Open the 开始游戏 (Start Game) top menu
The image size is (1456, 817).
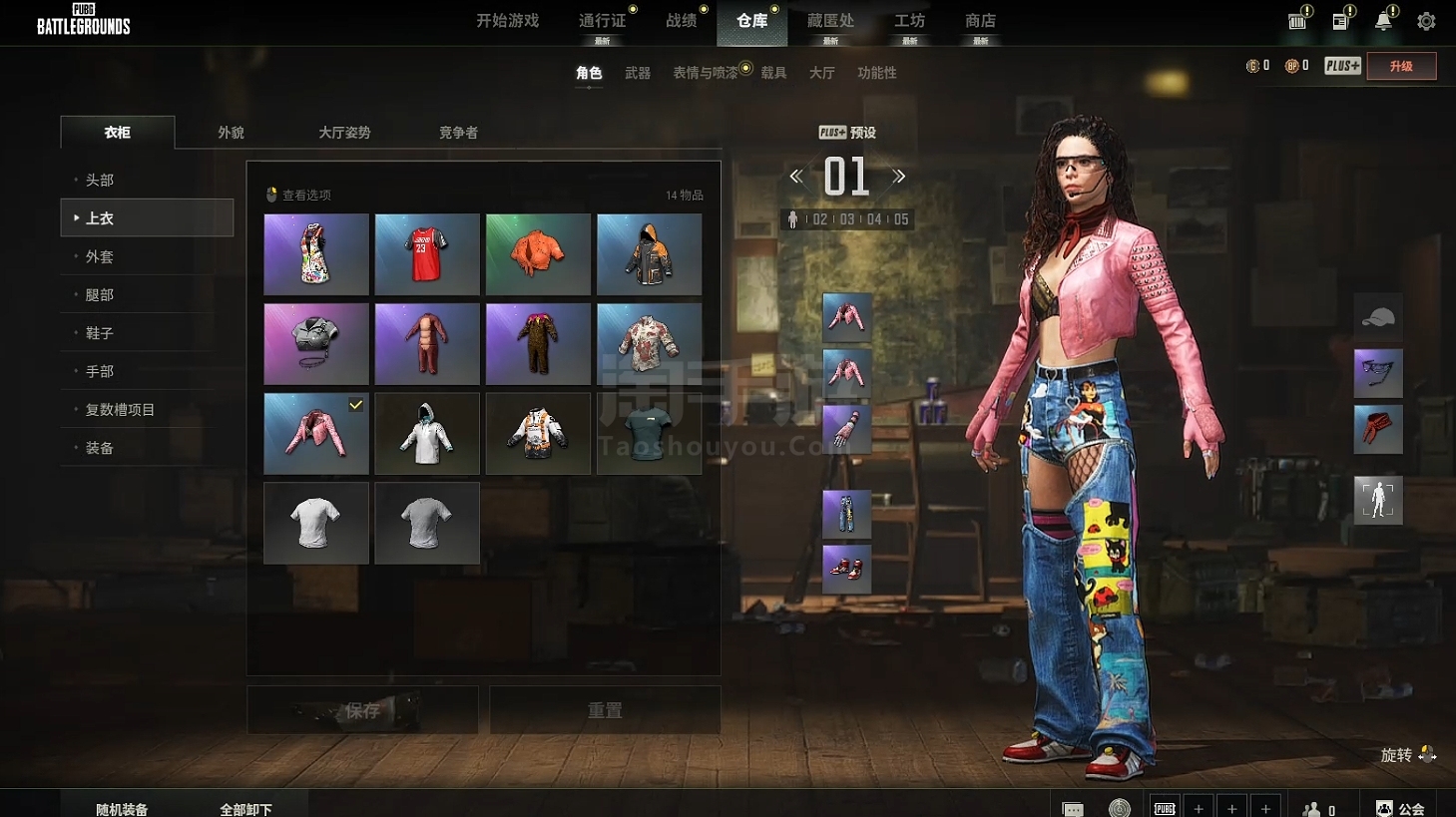(507, 21)
